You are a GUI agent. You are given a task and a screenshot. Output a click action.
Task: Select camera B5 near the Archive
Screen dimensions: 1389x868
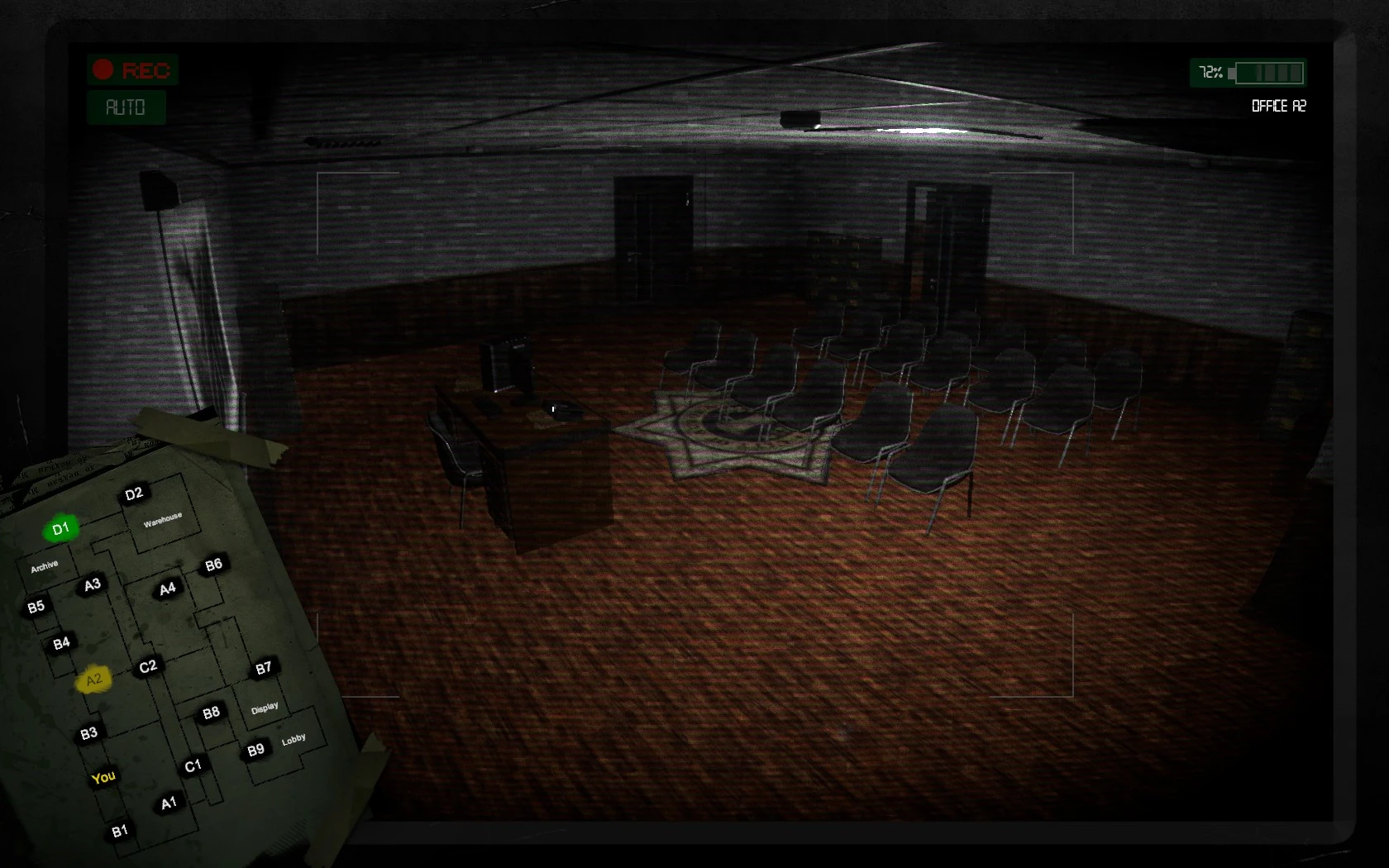tap(36, 604)
